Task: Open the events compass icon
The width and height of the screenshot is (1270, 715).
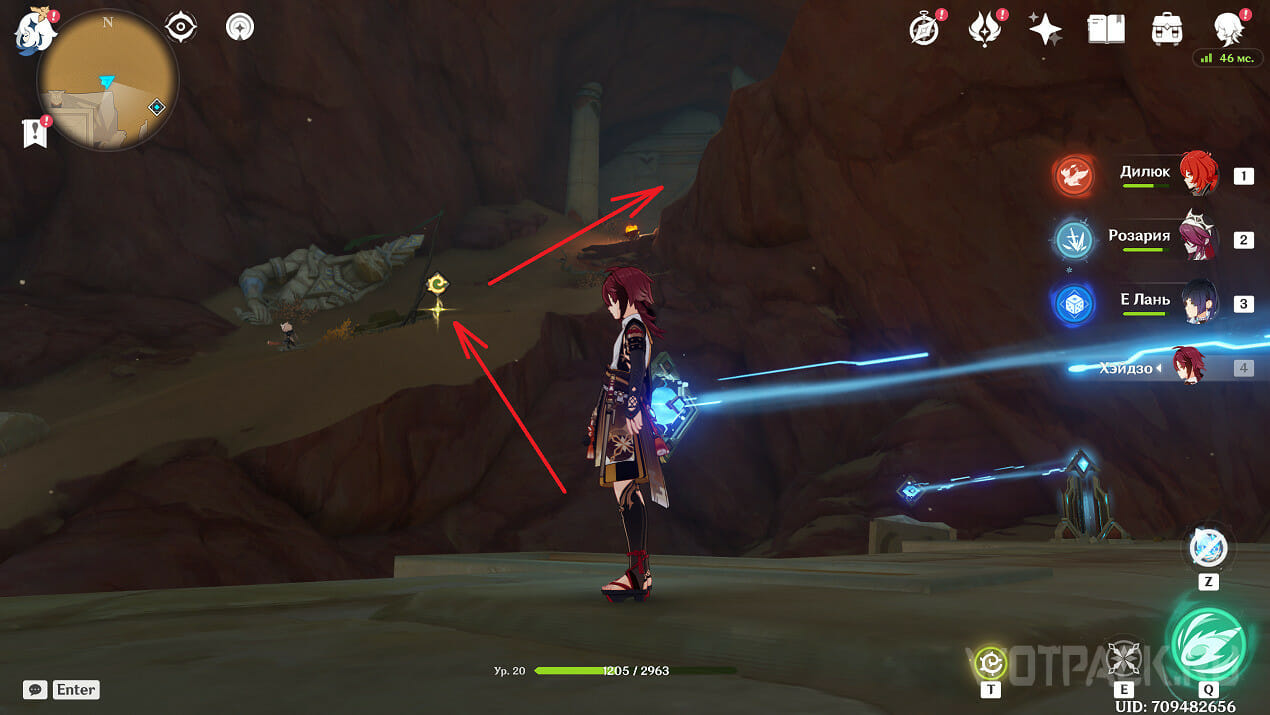Action: 924,29
